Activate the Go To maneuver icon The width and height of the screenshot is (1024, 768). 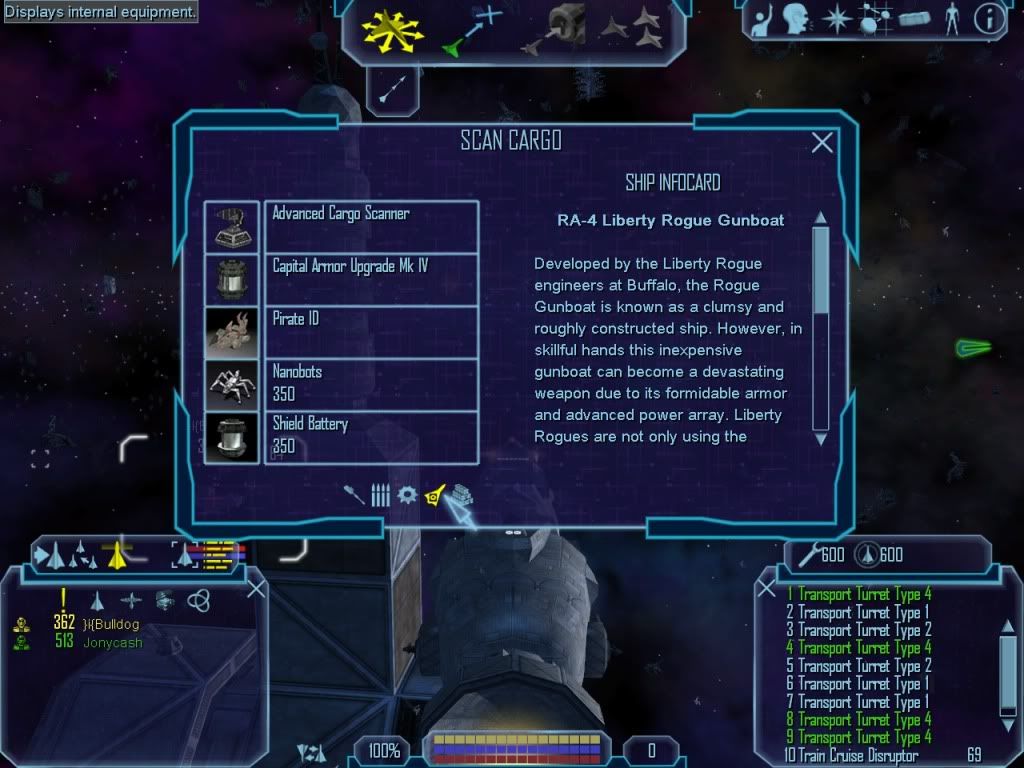click(471, 30)
